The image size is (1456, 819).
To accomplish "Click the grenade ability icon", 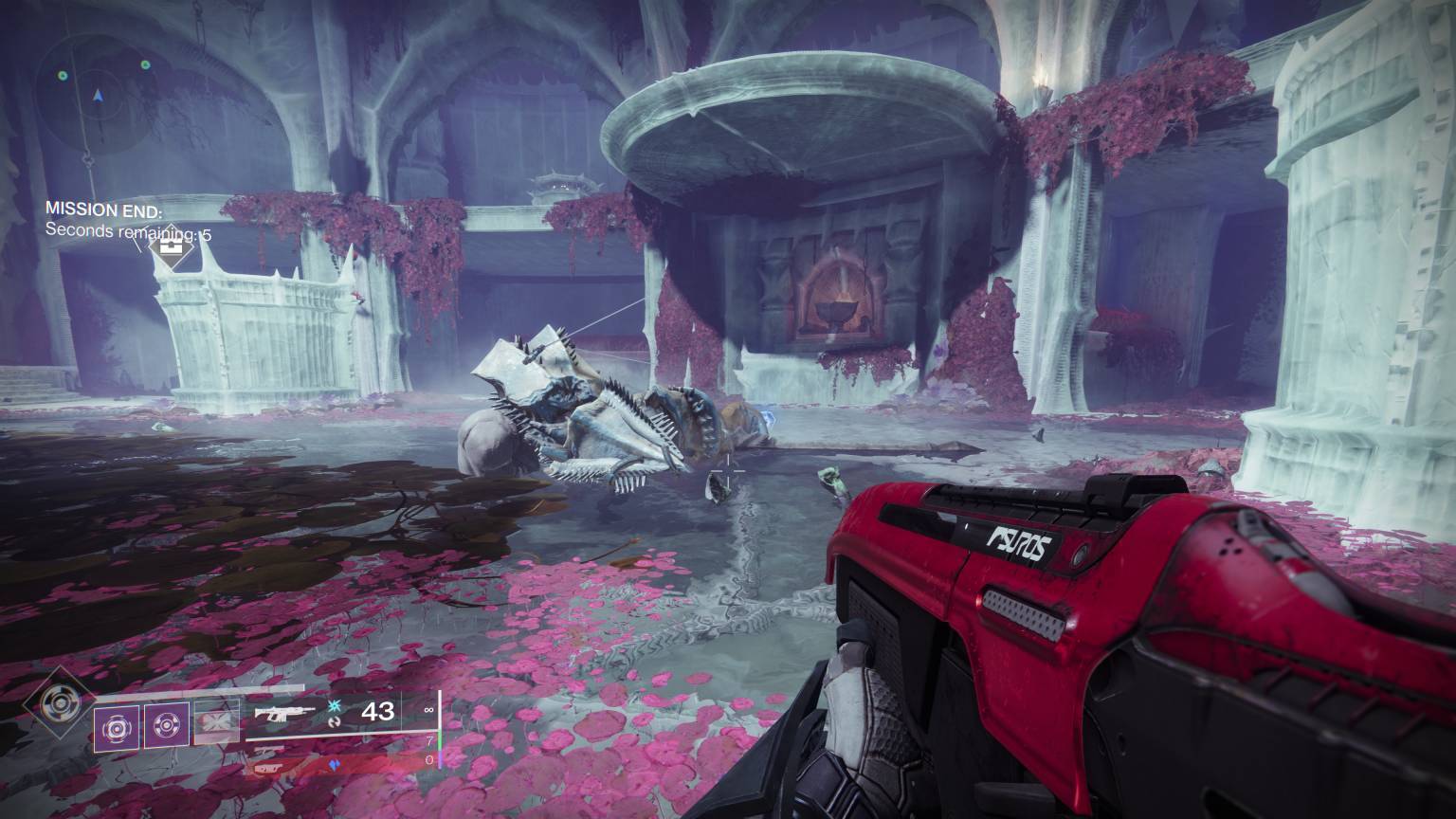I will pyautogui.click(x=116, y=727).
